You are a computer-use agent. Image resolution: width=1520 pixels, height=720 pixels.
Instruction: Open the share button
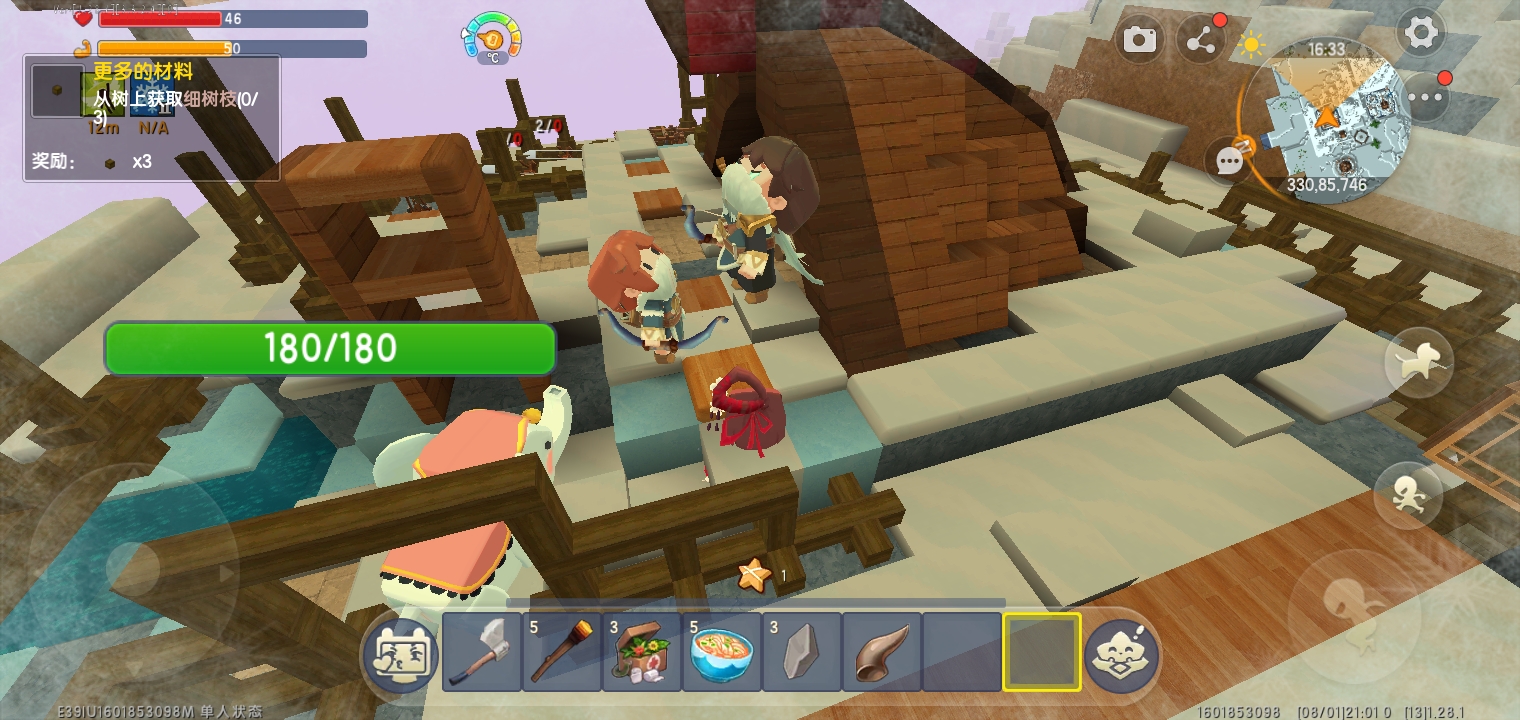pyautogui.click(x=1201, y=39)
